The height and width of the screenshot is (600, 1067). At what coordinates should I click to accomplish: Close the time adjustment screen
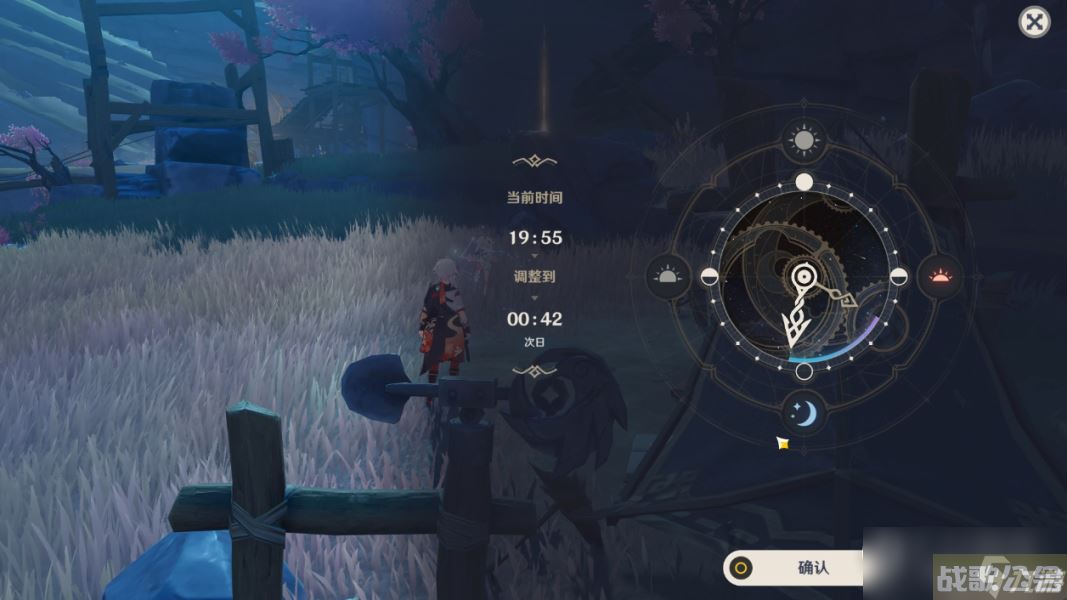click(x=1034, y=22)
